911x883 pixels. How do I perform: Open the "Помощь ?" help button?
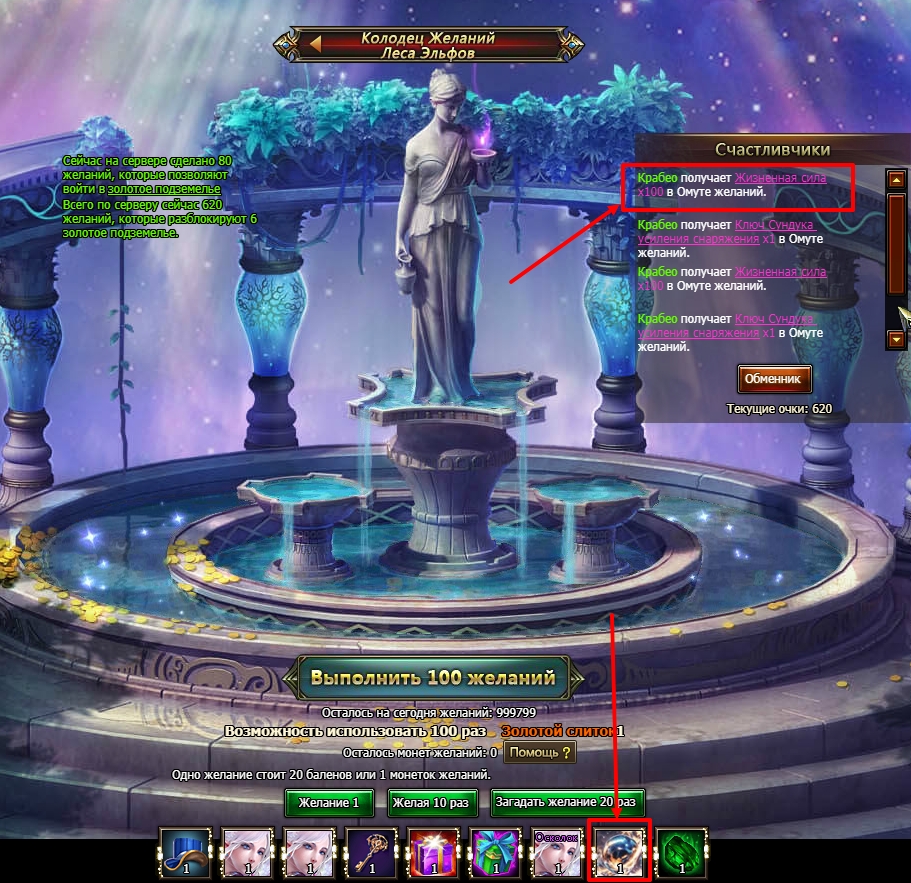tap(539, 752)
